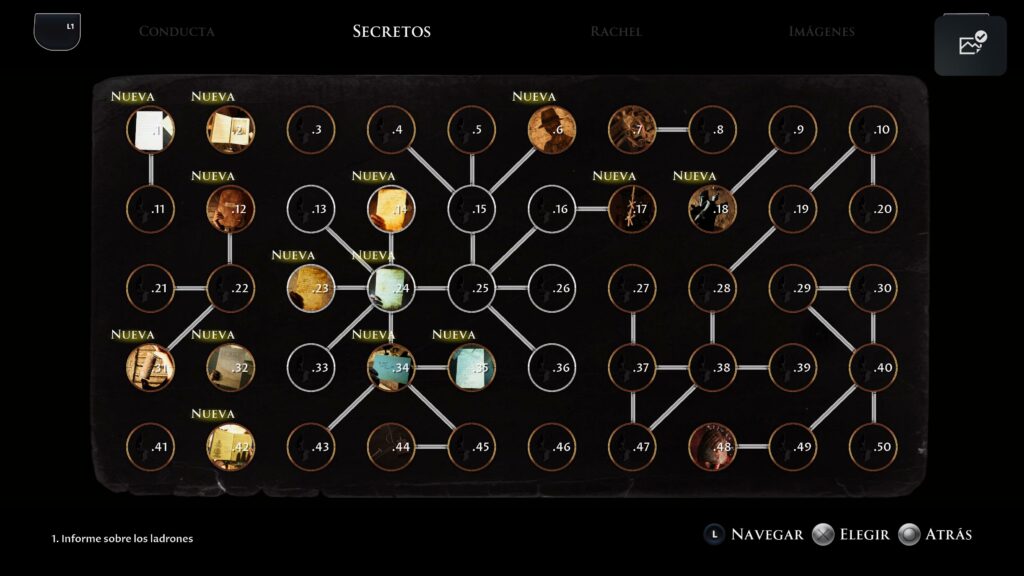Open the Rachel tab
Viewport: 1024px width, 576px height.
pyautogui.click(x=616, y=31)
